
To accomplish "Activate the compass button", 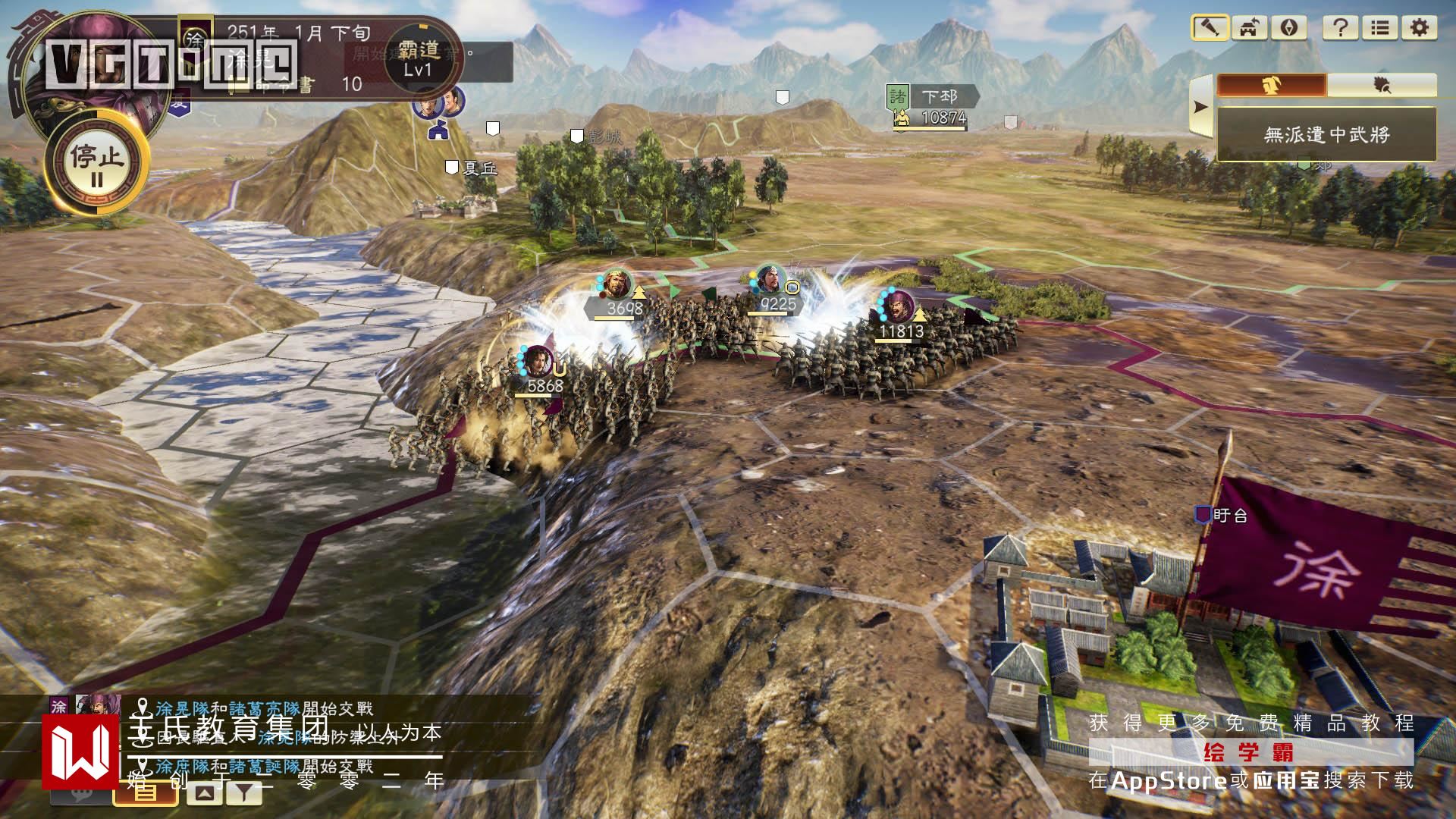I will pos(1289,28).
